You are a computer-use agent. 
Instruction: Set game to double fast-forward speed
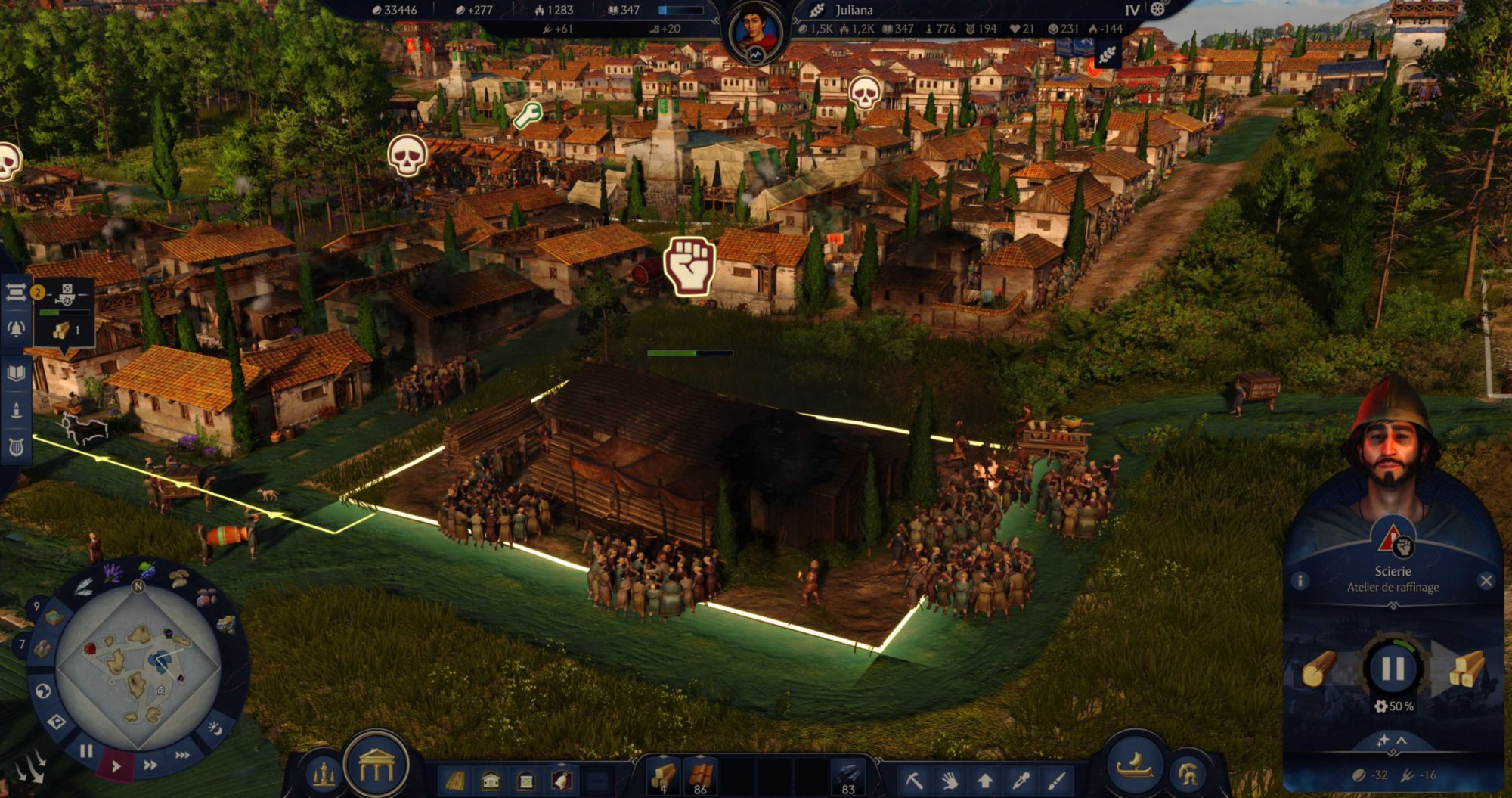click(150, 765)
